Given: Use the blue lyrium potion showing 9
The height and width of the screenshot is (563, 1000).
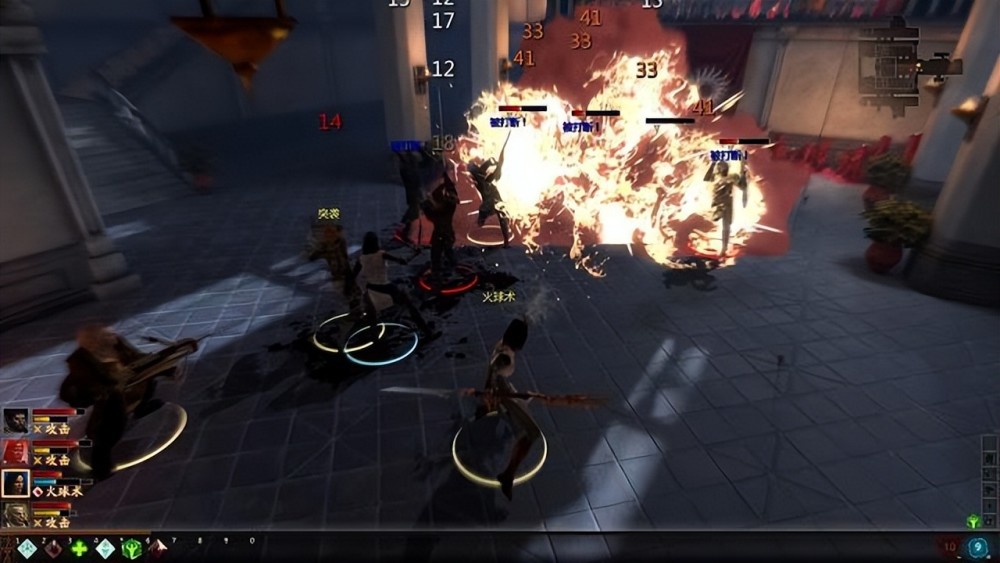Looking at the screenshot, I should click(978, 547).
